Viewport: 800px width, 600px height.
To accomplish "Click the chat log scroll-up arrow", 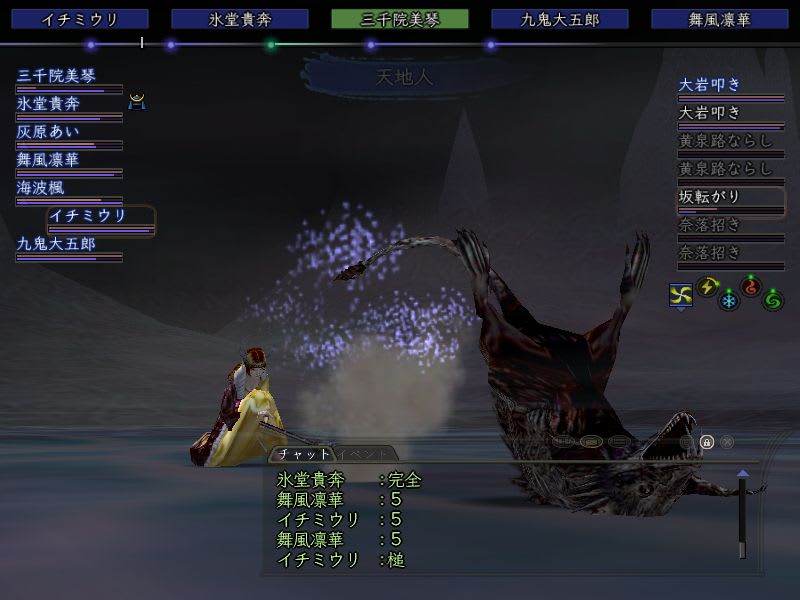I will [x=742, y=474].
